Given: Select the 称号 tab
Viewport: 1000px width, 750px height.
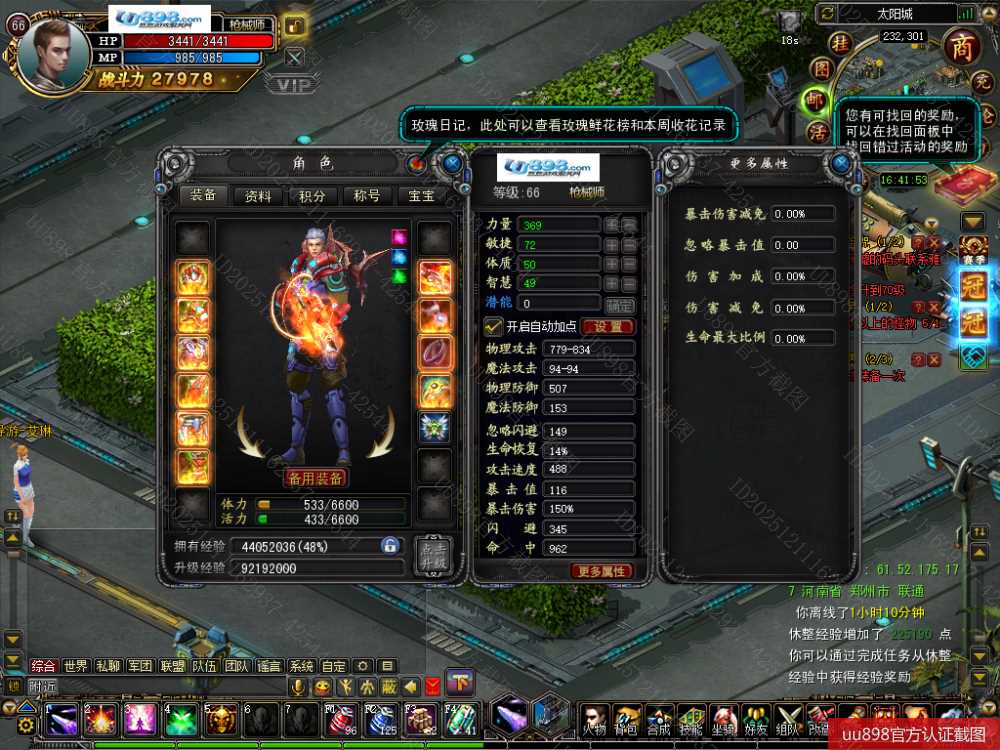Looking at the screenshot, I should (367, 196).
